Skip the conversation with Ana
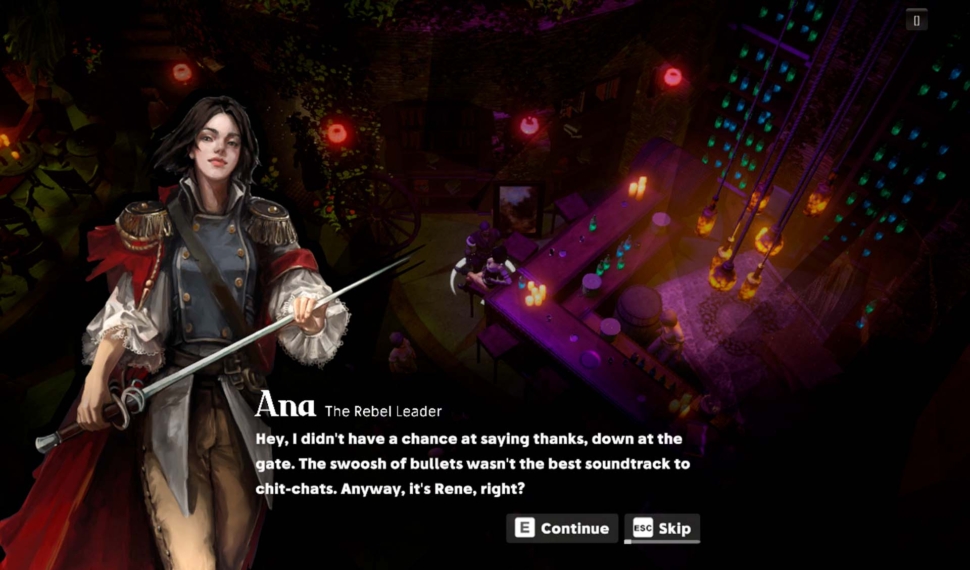 [x=662, y=528]
